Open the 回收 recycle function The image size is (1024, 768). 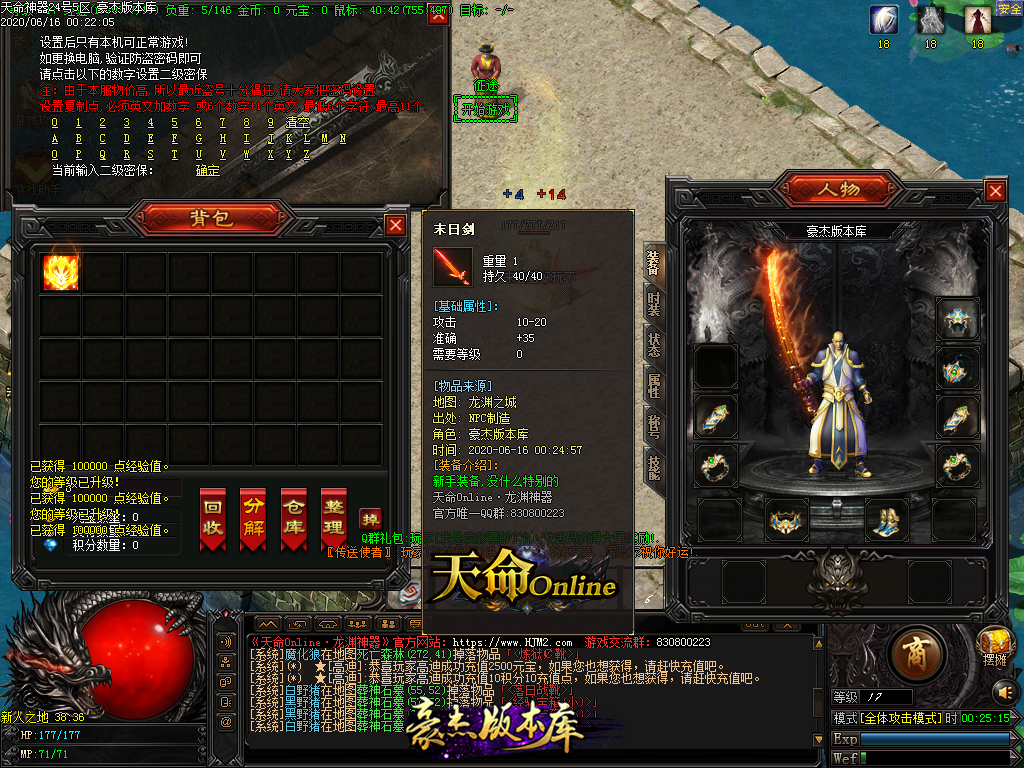pyautogui.click(x=212, y=518)
